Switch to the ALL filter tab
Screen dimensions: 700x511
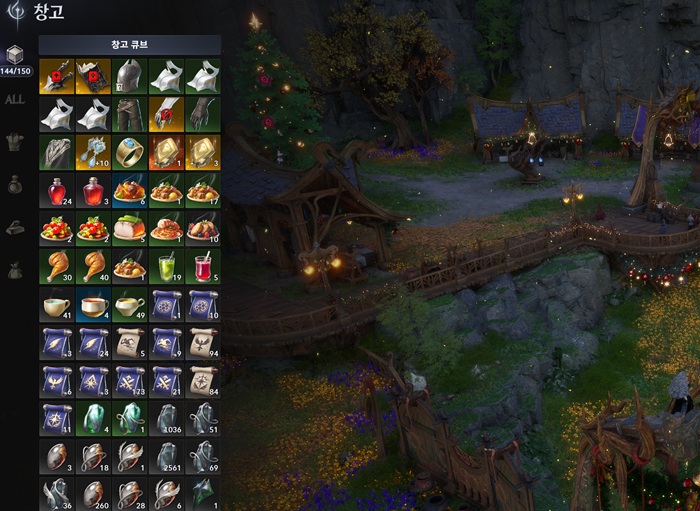point(15,99)
